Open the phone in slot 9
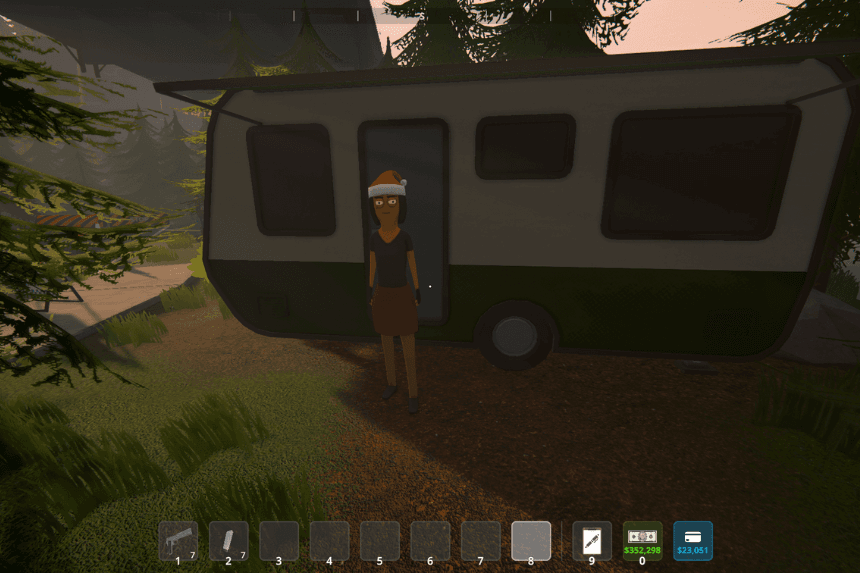 pyautogui.click(x=592, y=541)
